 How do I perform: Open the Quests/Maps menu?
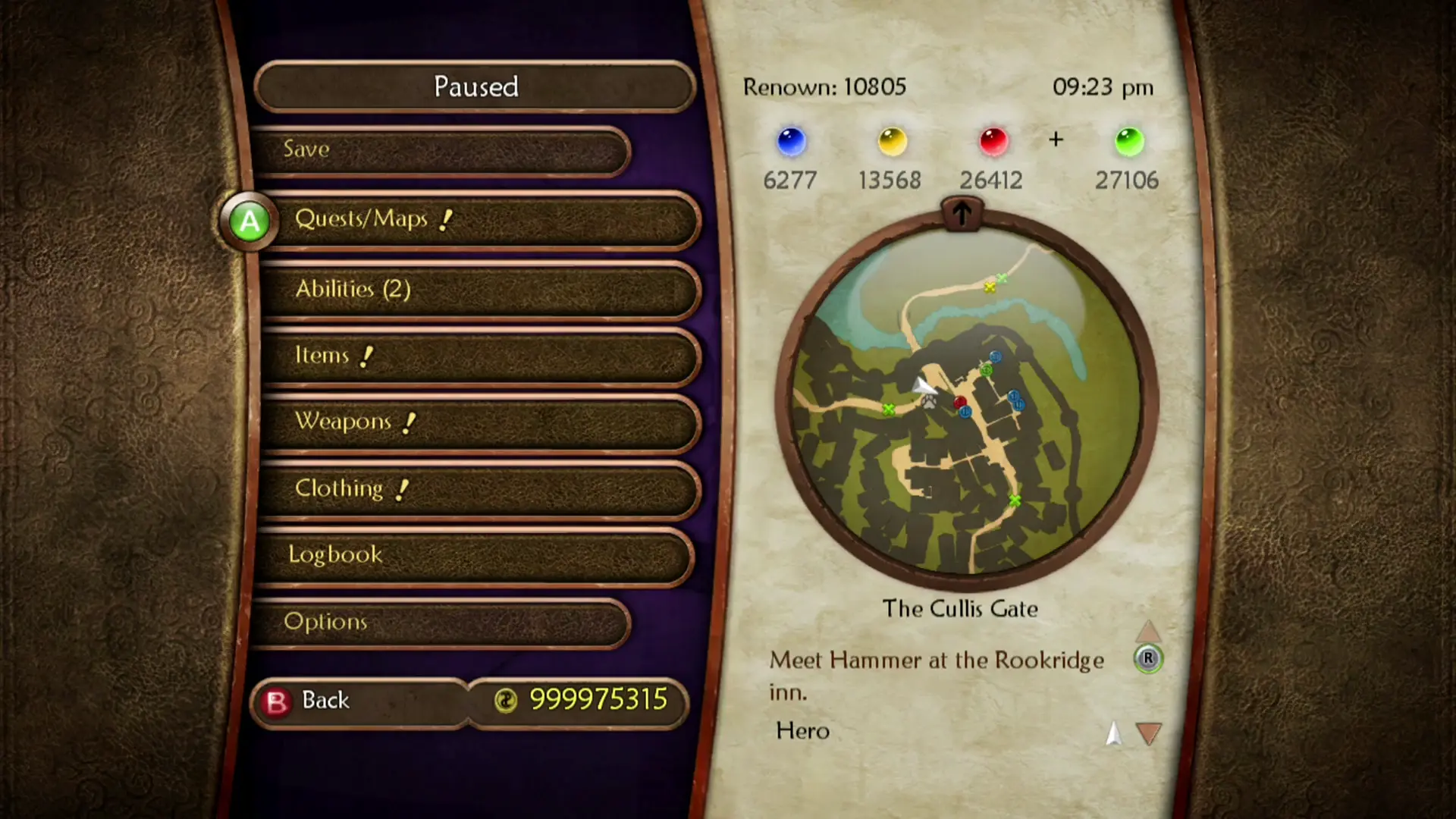478,220
